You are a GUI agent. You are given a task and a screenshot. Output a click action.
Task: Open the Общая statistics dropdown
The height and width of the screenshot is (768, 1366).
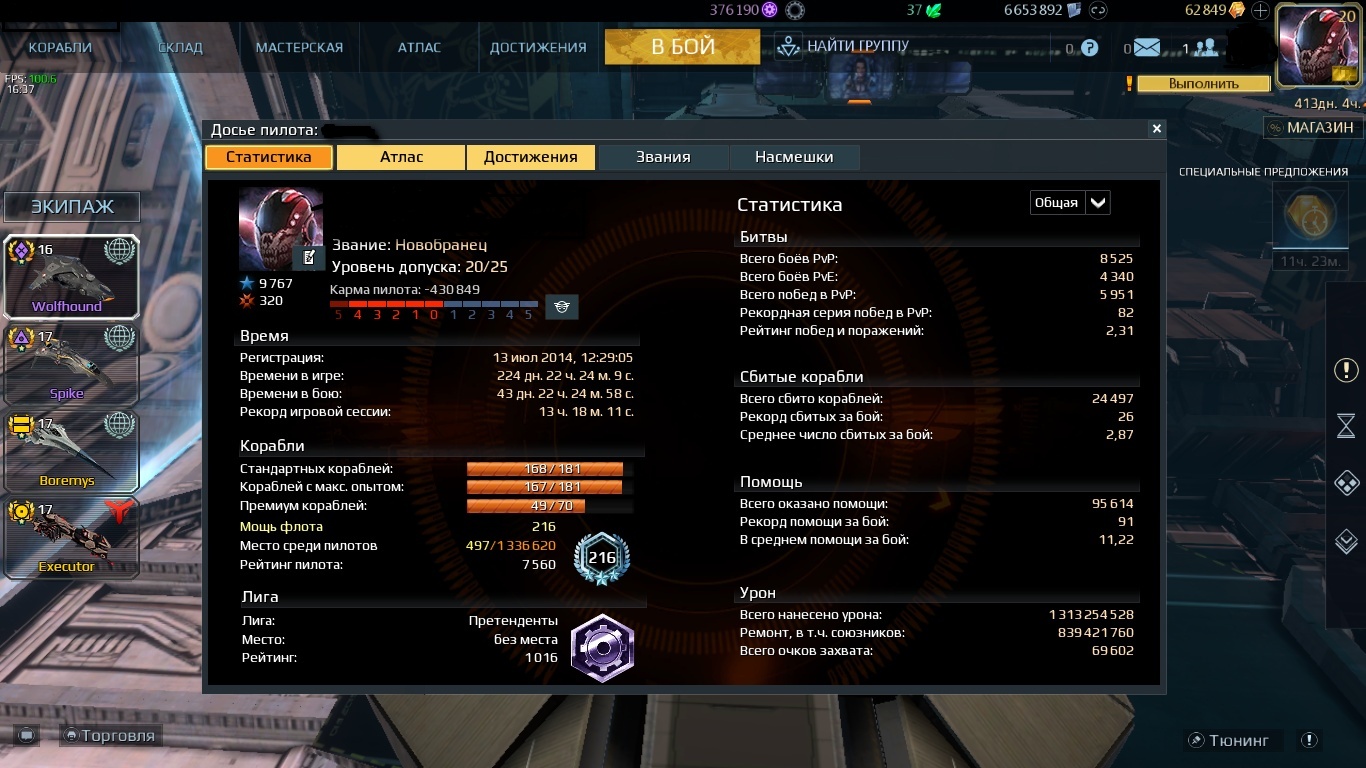(1069, 202)
